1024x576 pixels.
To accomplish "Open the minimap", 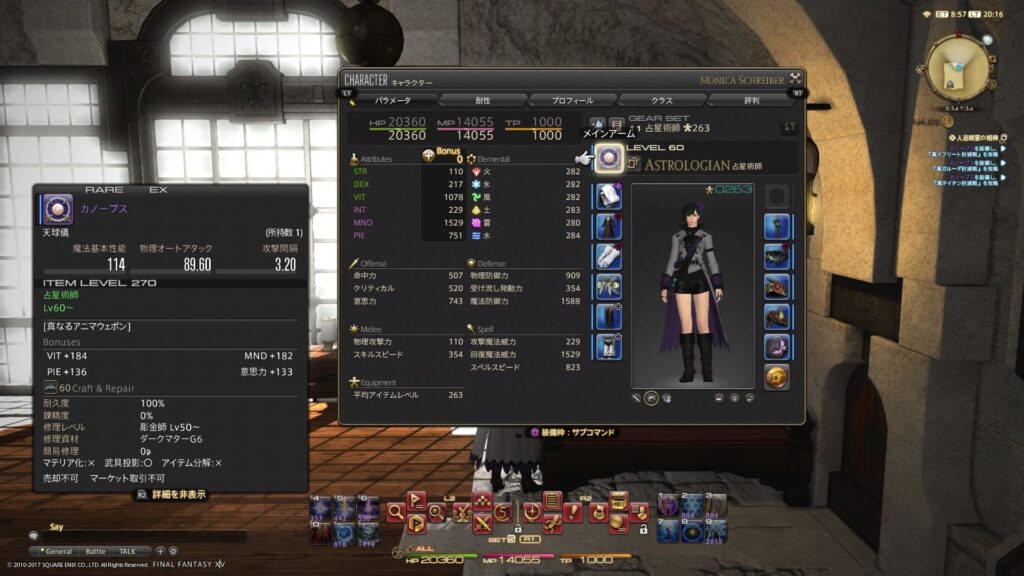I will (958, 68).
